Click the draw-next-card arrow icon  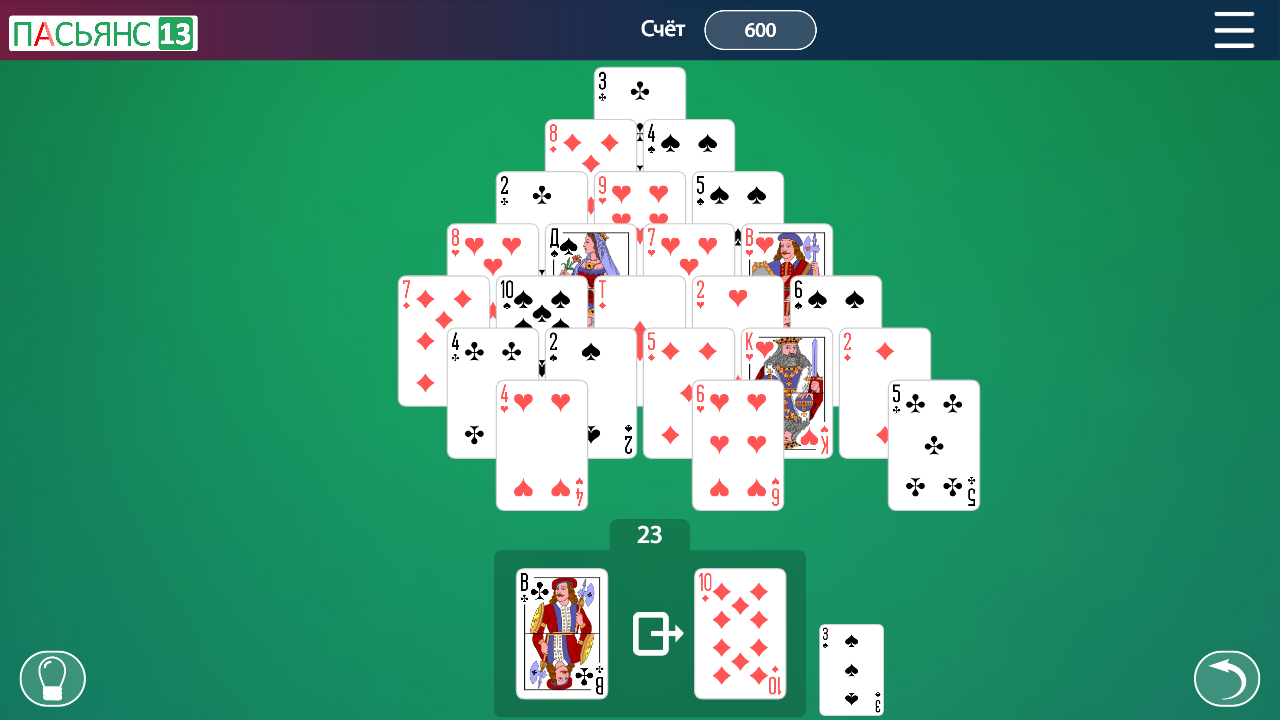coord(655,633)
